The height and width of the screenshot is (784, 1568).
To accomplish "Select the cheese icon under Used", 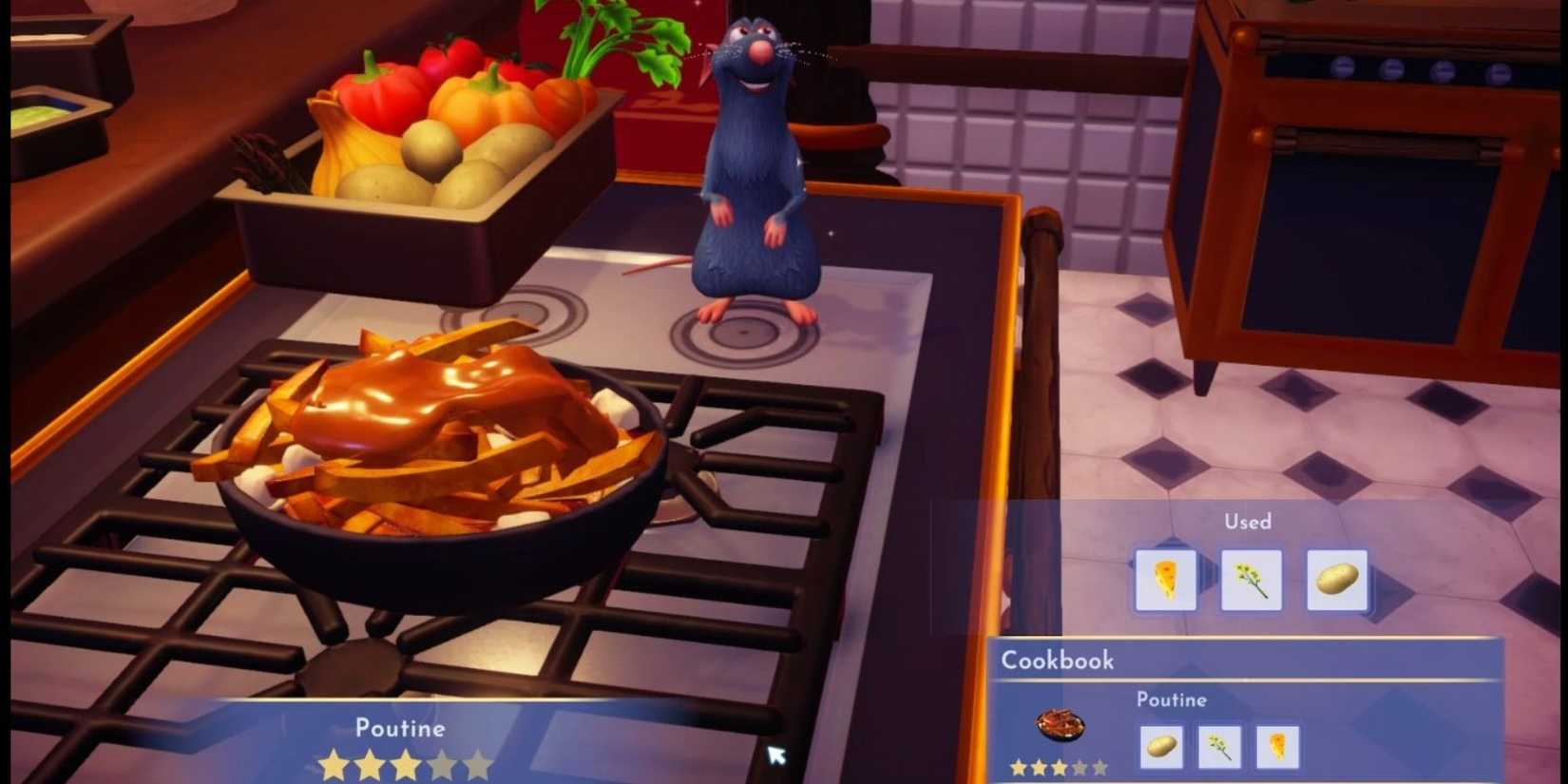I will [1166, 580].
